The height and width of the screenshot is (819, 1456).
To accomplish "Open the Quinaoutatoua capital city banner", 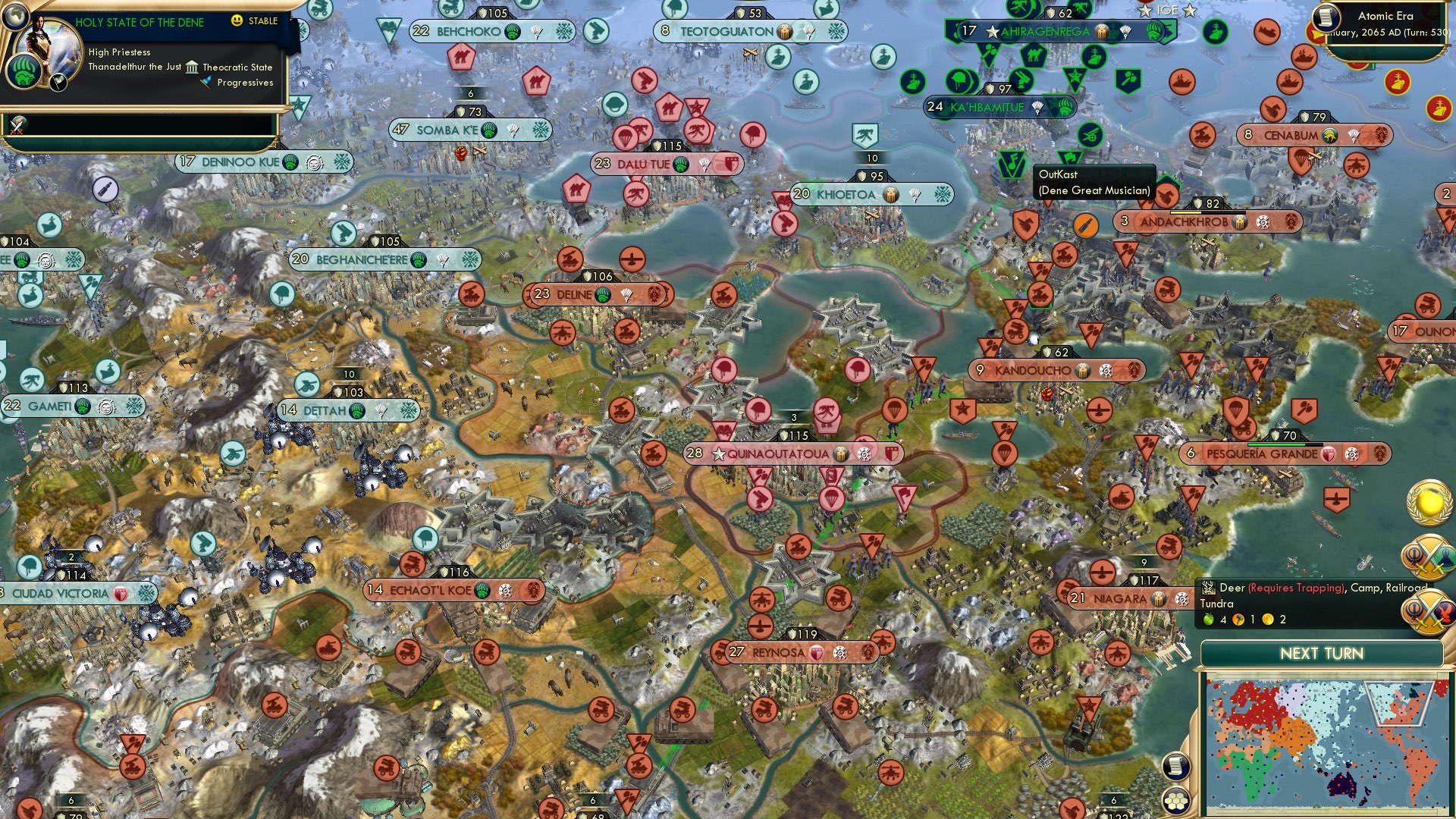I will click(x=791, y=453).
